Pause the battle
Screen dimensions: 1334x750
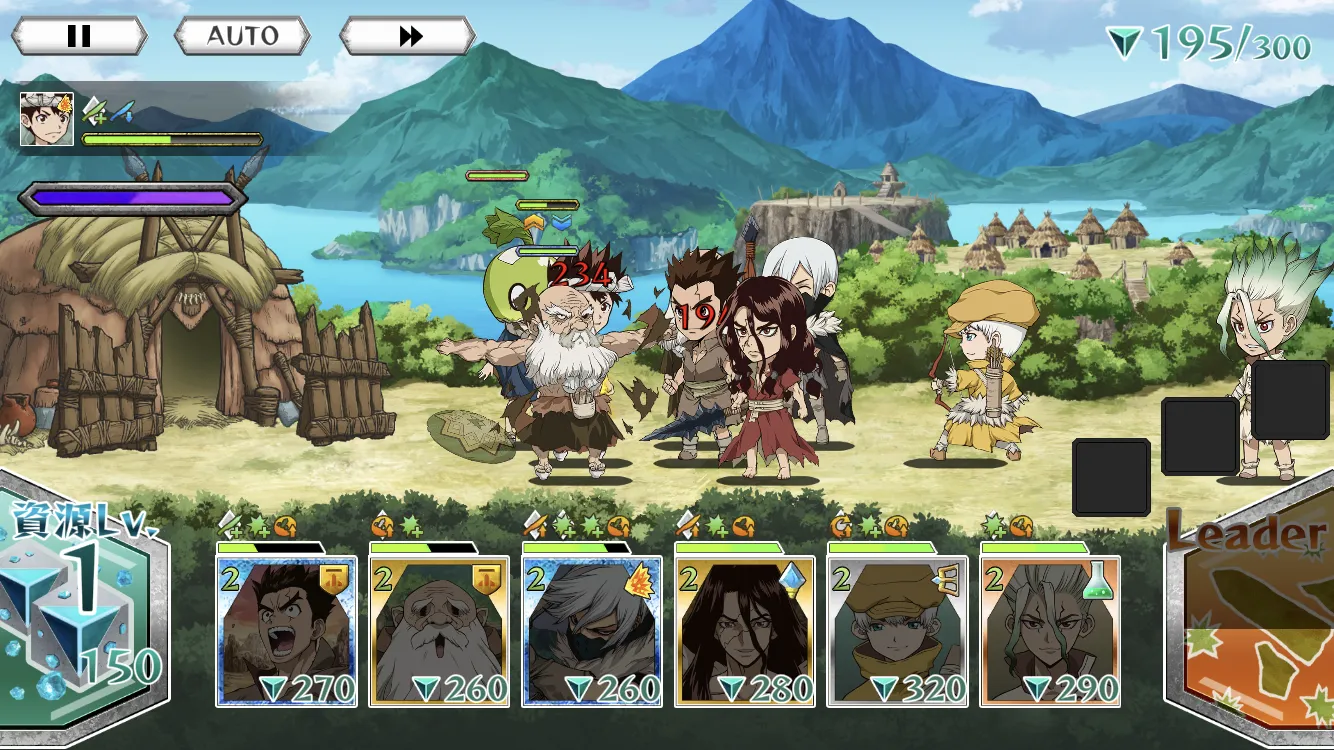[79, 37]
